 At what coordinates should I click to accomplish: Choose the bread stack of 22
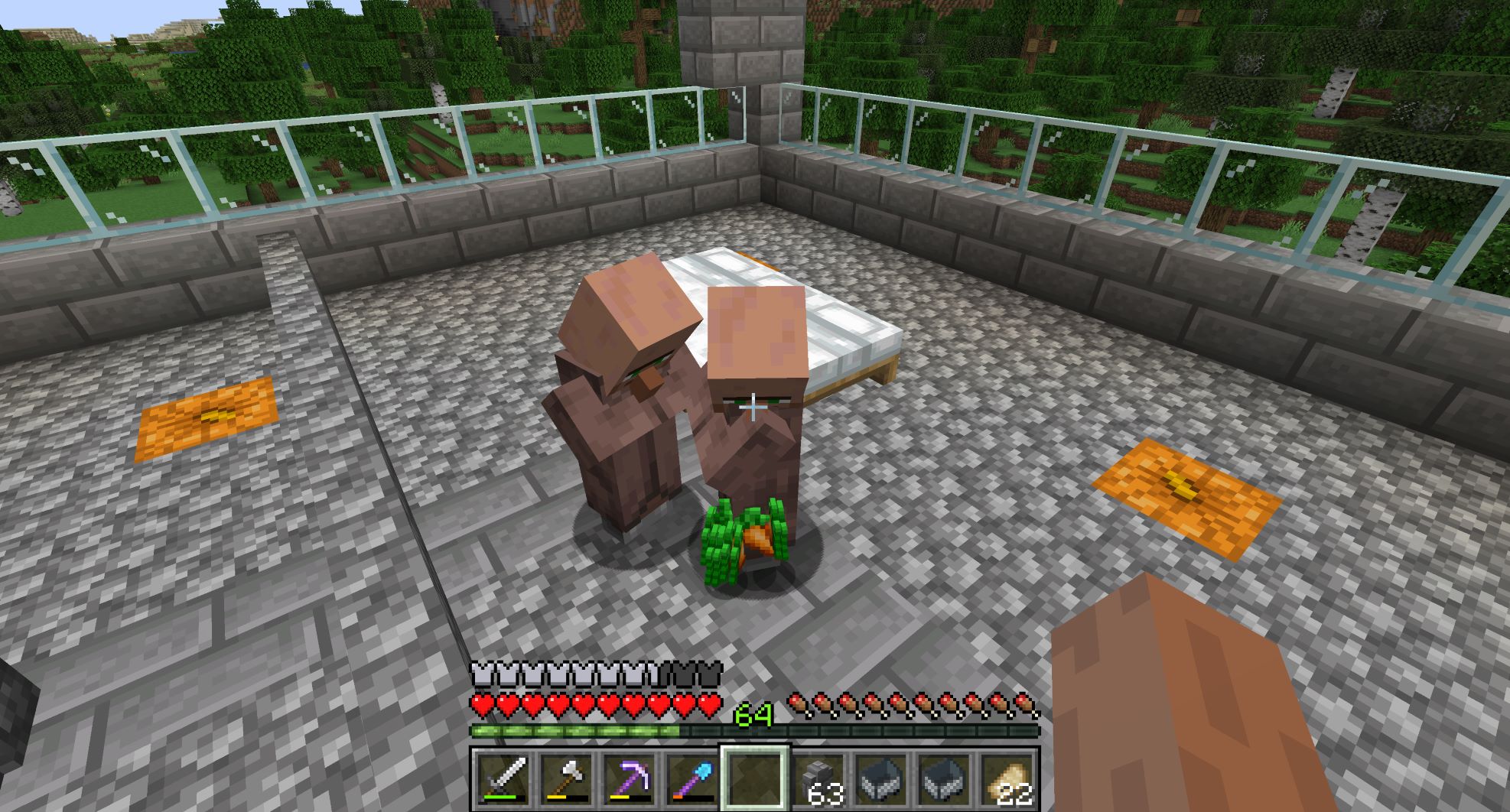pos(1007,779)
